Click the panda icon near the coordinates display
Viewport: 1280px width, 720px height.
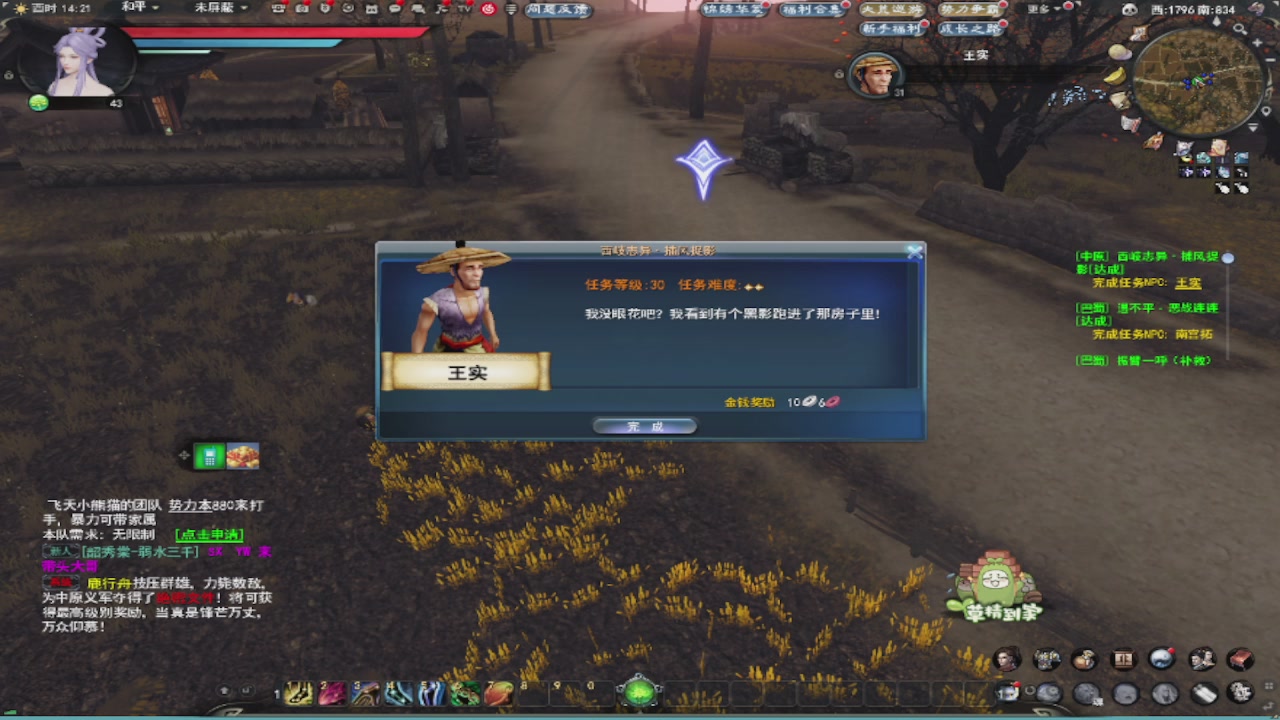point(1130,9)
